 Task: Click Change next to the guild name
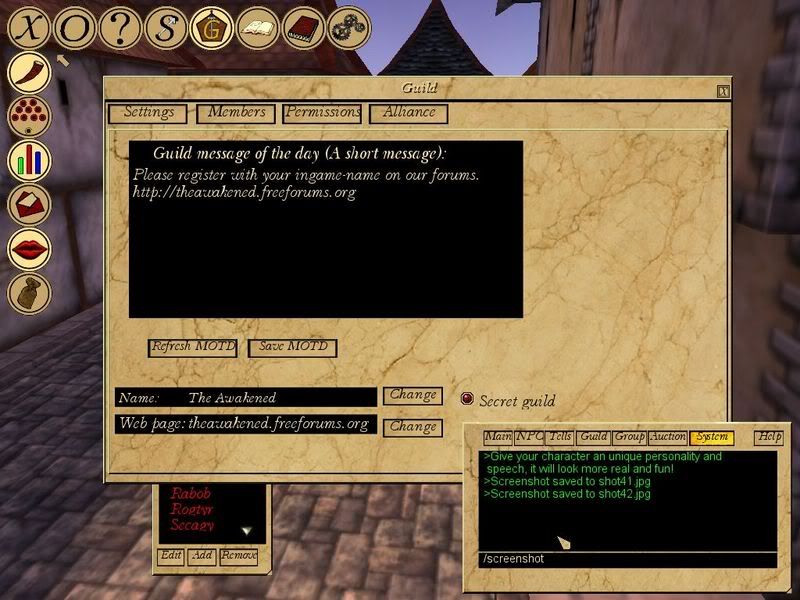point(413,396)
